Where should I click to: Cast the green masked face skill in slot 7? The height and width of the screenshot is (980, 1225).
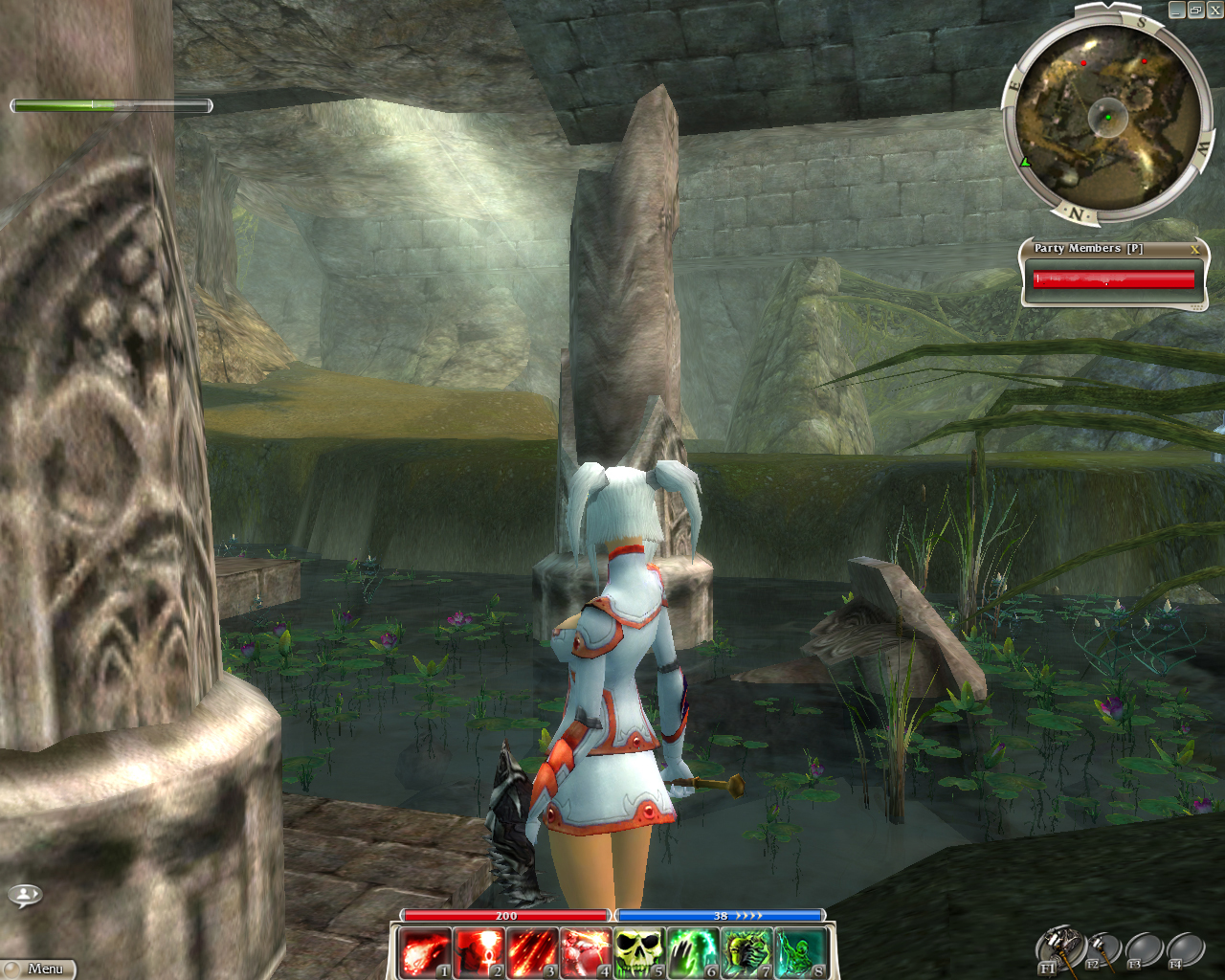[x=746, y=953]
